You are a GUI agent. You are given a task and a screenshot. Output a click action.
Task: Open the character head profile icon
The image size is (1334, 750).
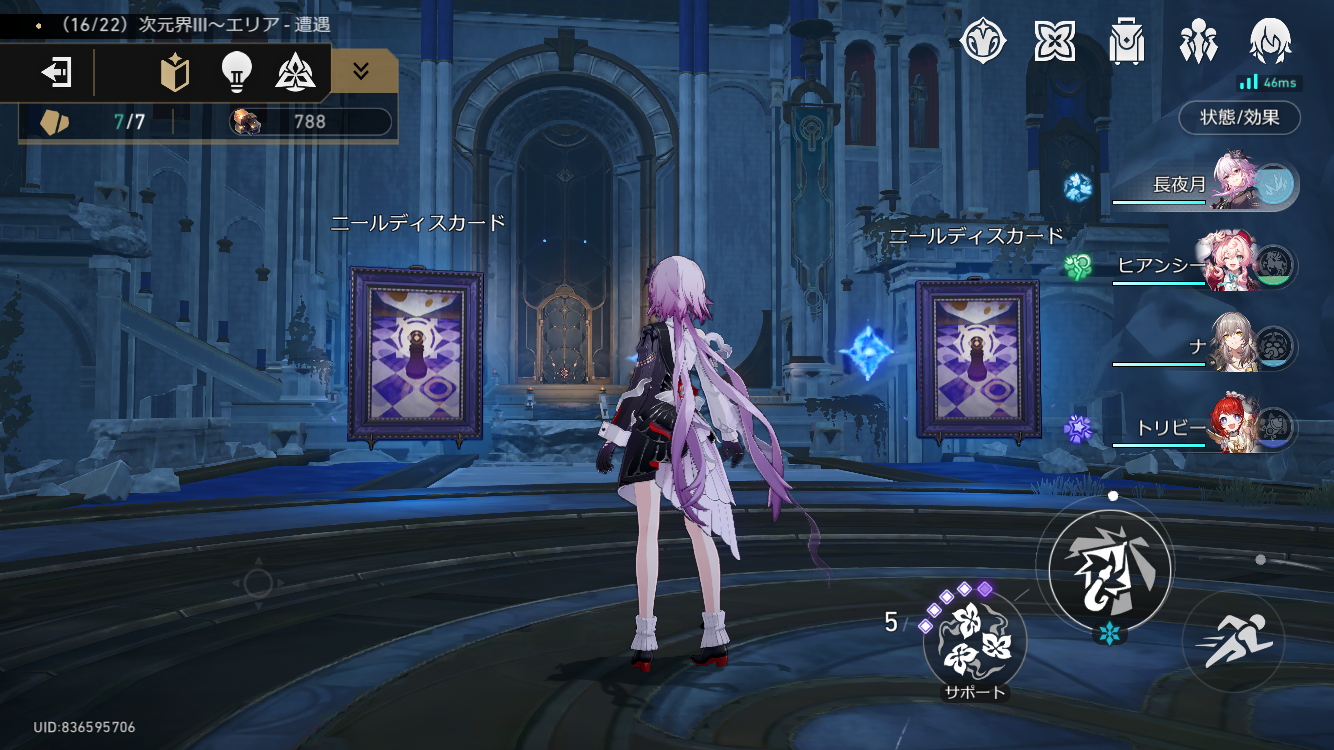[1270, 41]
